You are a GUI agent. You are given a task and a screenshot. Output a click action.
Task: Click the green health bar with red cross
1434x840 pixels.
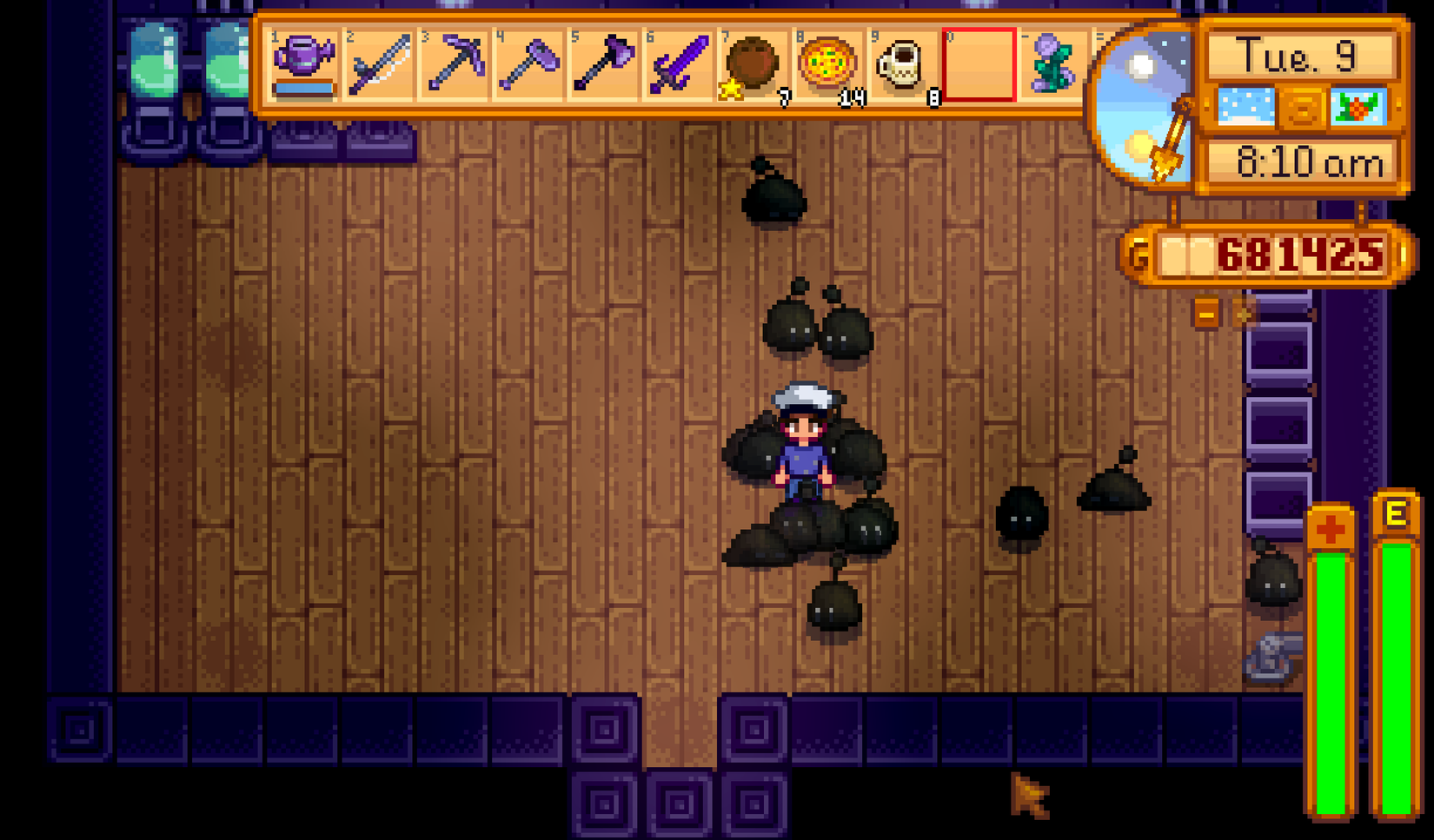click(1330, 669)
